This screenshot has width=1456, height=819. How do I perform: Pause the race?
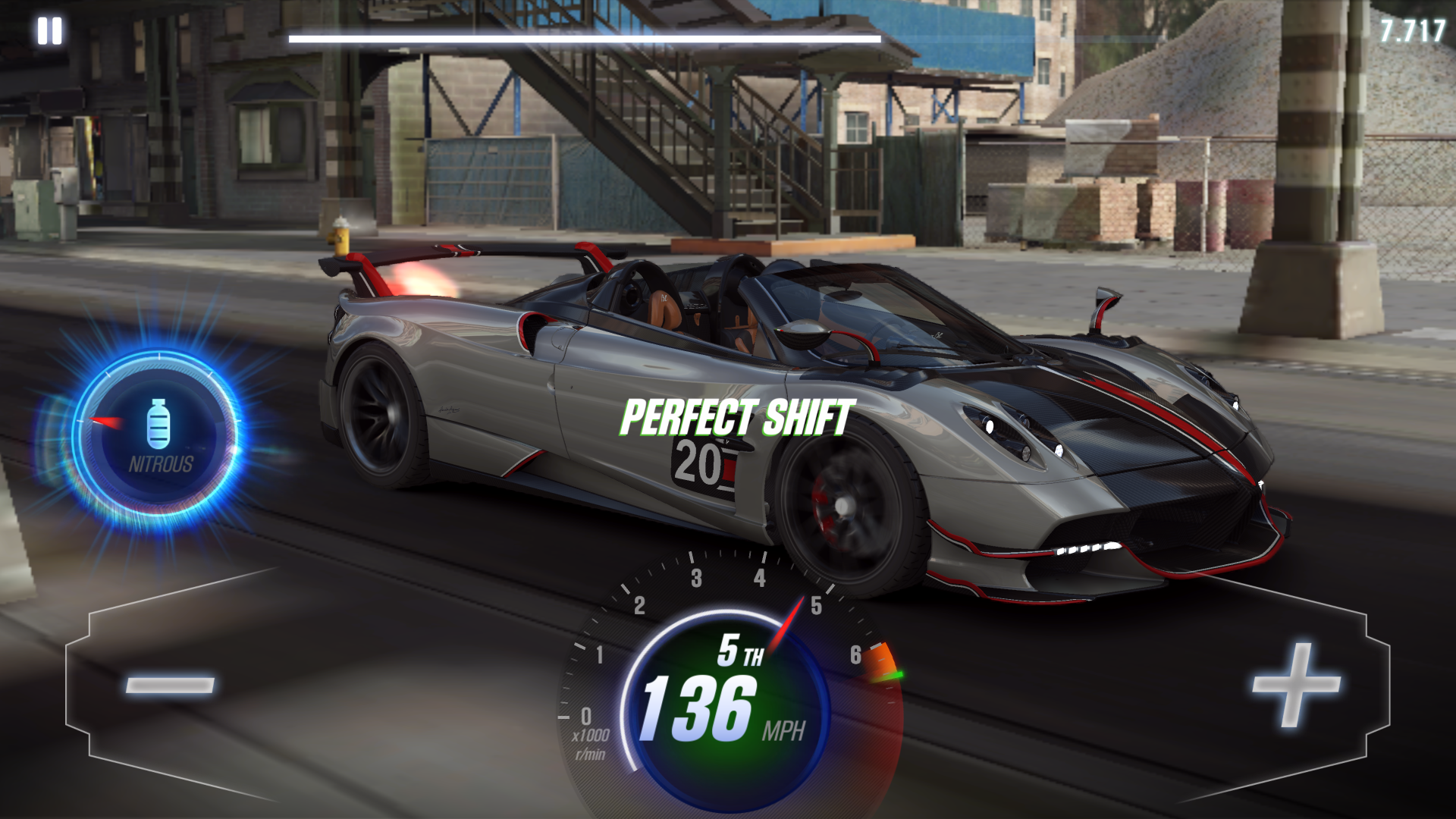49,31
